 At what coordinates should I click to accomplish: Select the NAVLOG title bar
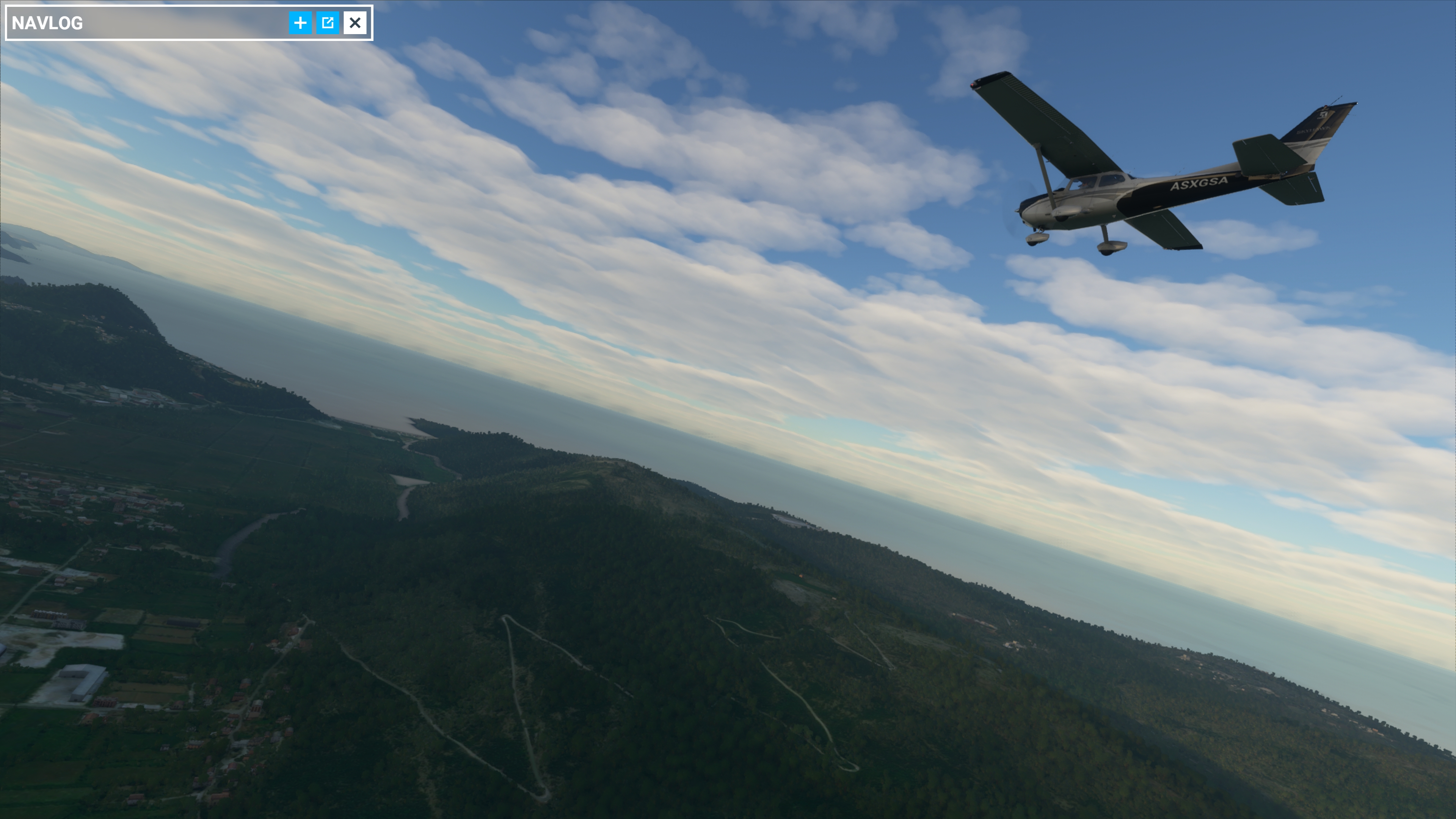click(x=141, y=23)
